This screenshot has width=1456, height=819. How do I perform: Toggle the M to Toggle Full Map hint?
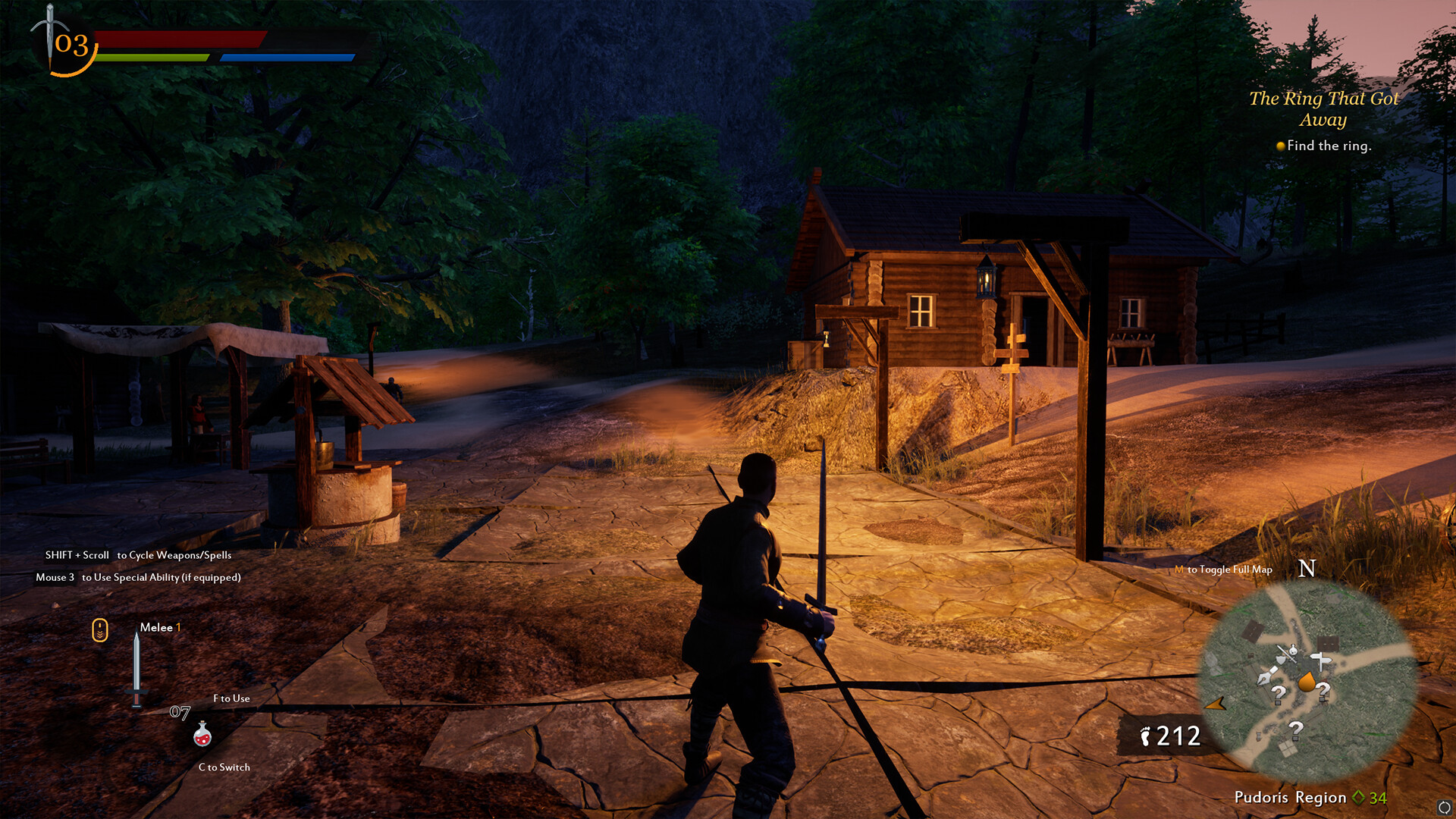(x=1222, y=570)
